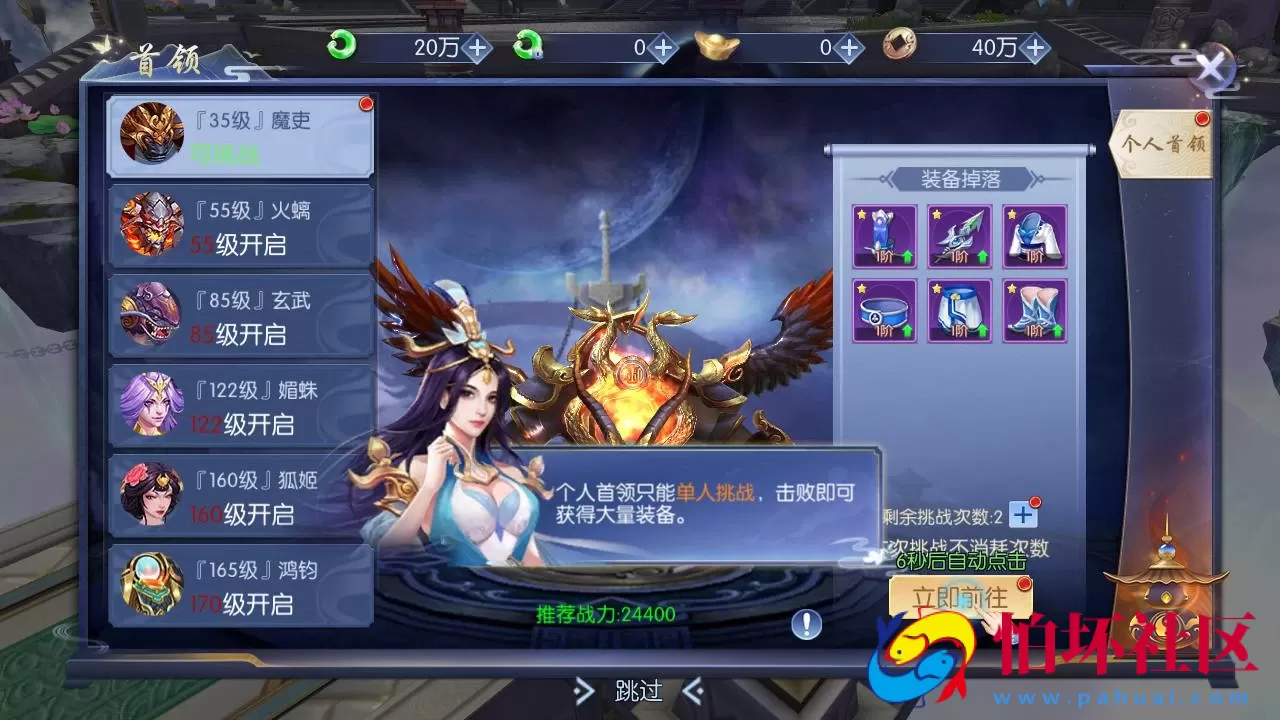The height and width of the screenshot is (720, 1280).
Task: Tap 跳过 to skip the scene
Action: pyautogui.click(x=640, y=692)
